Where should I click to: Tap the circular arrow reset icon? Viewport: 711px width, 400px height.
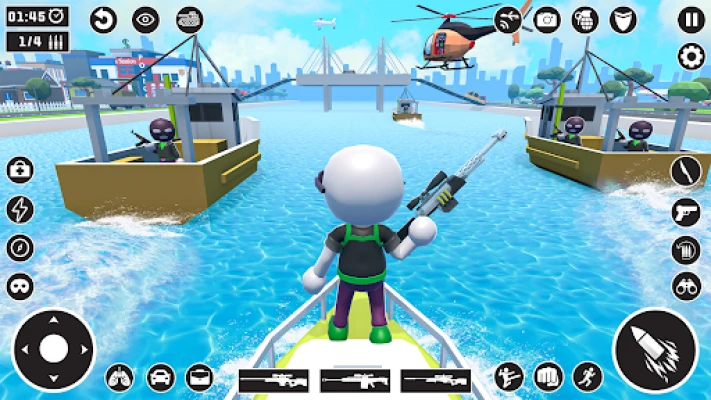click(104, 19)
